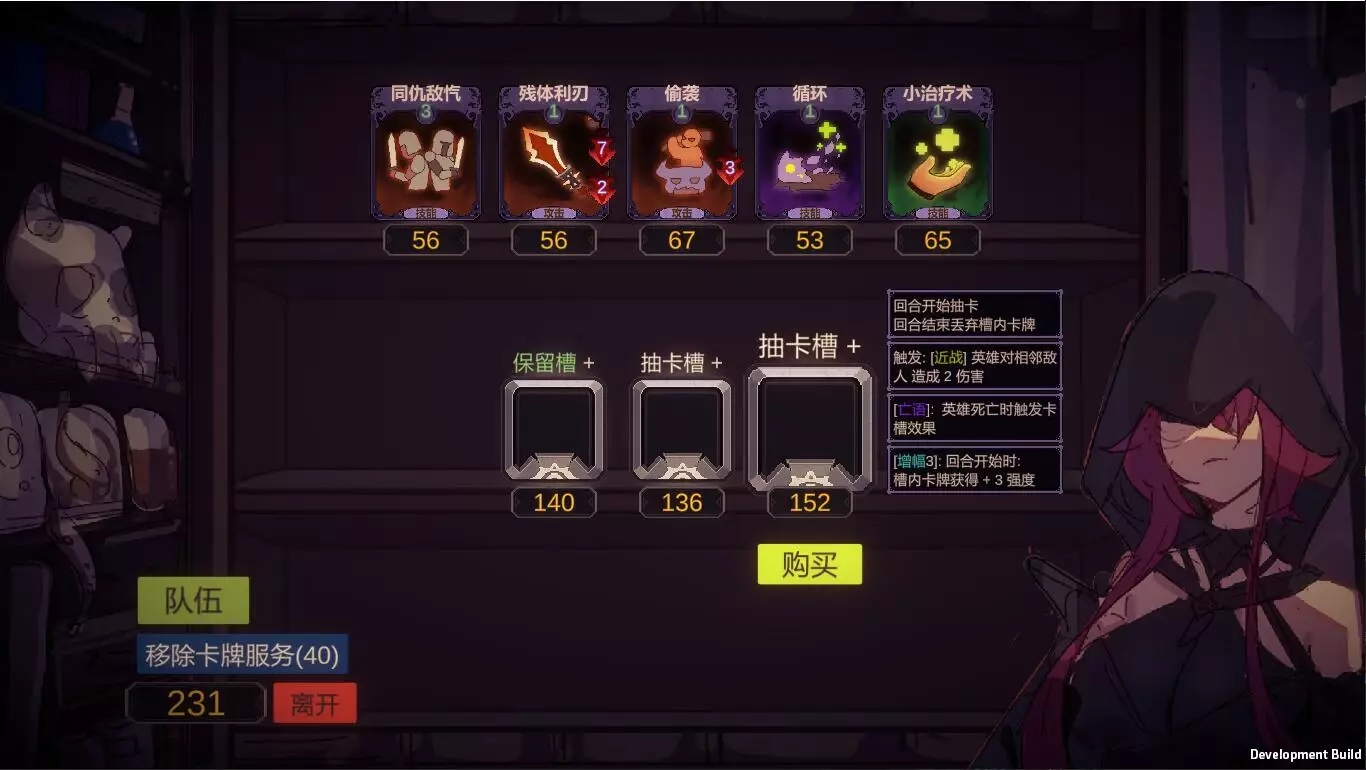Select 移除卡牌服务(40) card removal service

242,655
